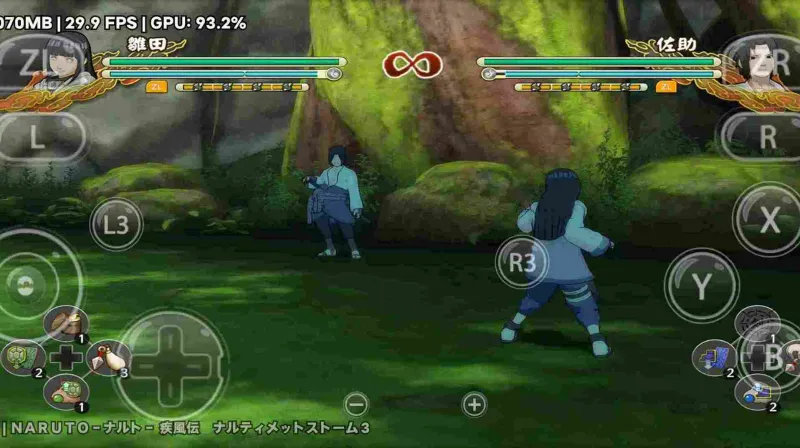Tap the plus button overlay
Viewport: 800px width, 448px height.
coord(474,405)
